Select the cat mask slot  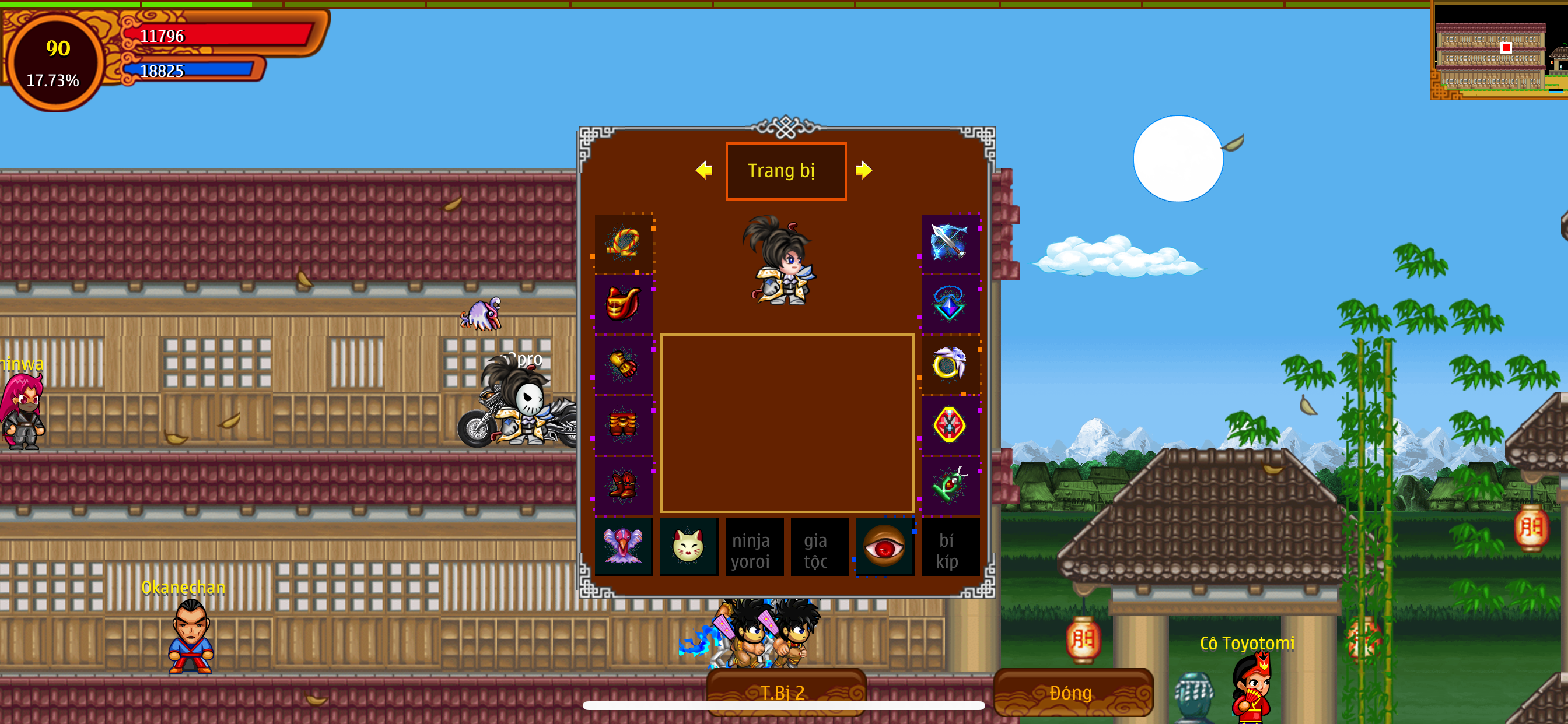[688, 546]
